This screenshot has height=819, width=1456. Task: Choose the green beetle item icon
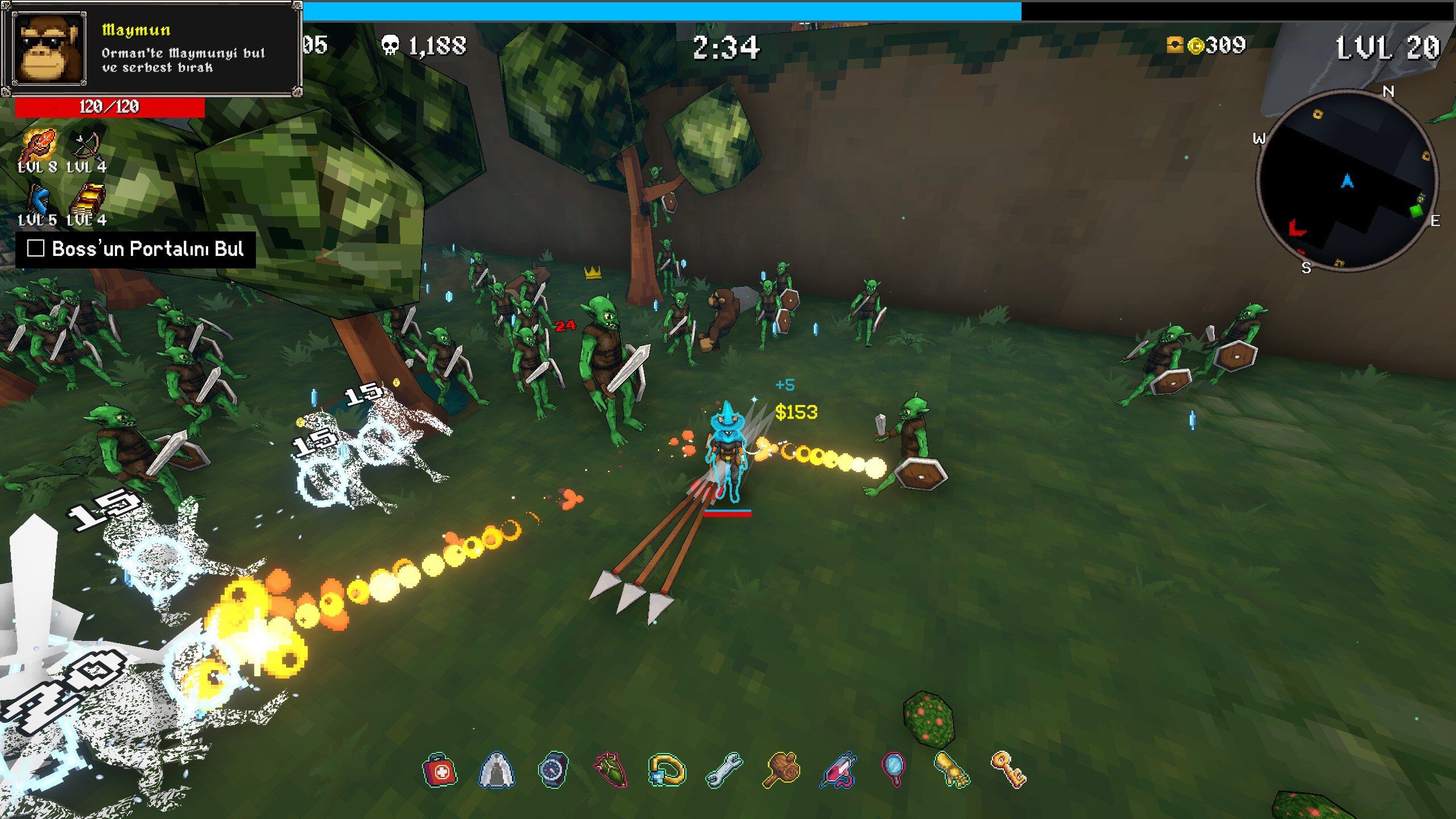610,771
